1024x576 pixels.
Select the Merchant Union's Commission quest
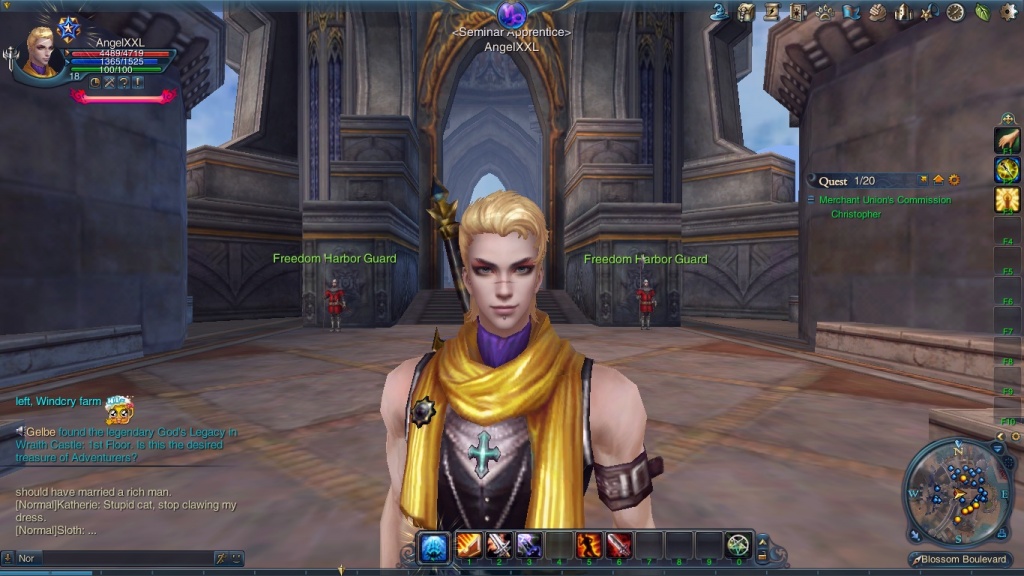(x=884, y=200)
